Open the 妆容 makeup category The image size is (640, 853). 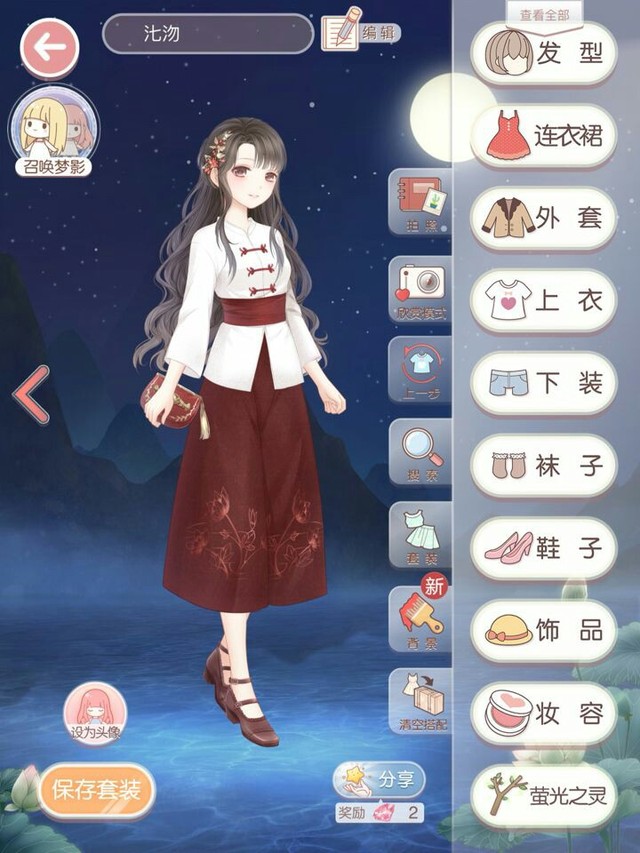pyautogui.click(x=543, y=713)
